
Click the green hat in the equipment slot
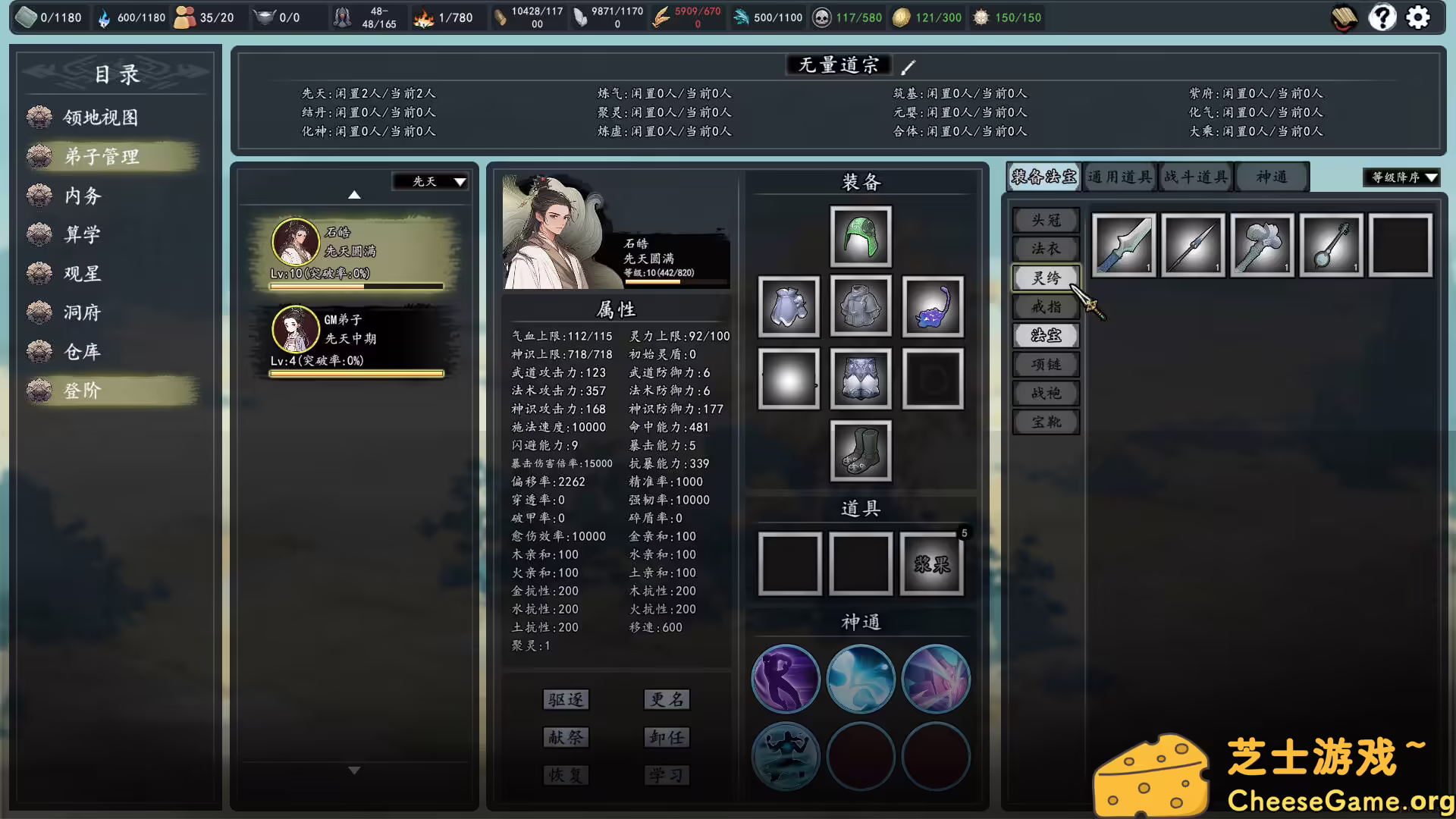(x=860, y=236)
